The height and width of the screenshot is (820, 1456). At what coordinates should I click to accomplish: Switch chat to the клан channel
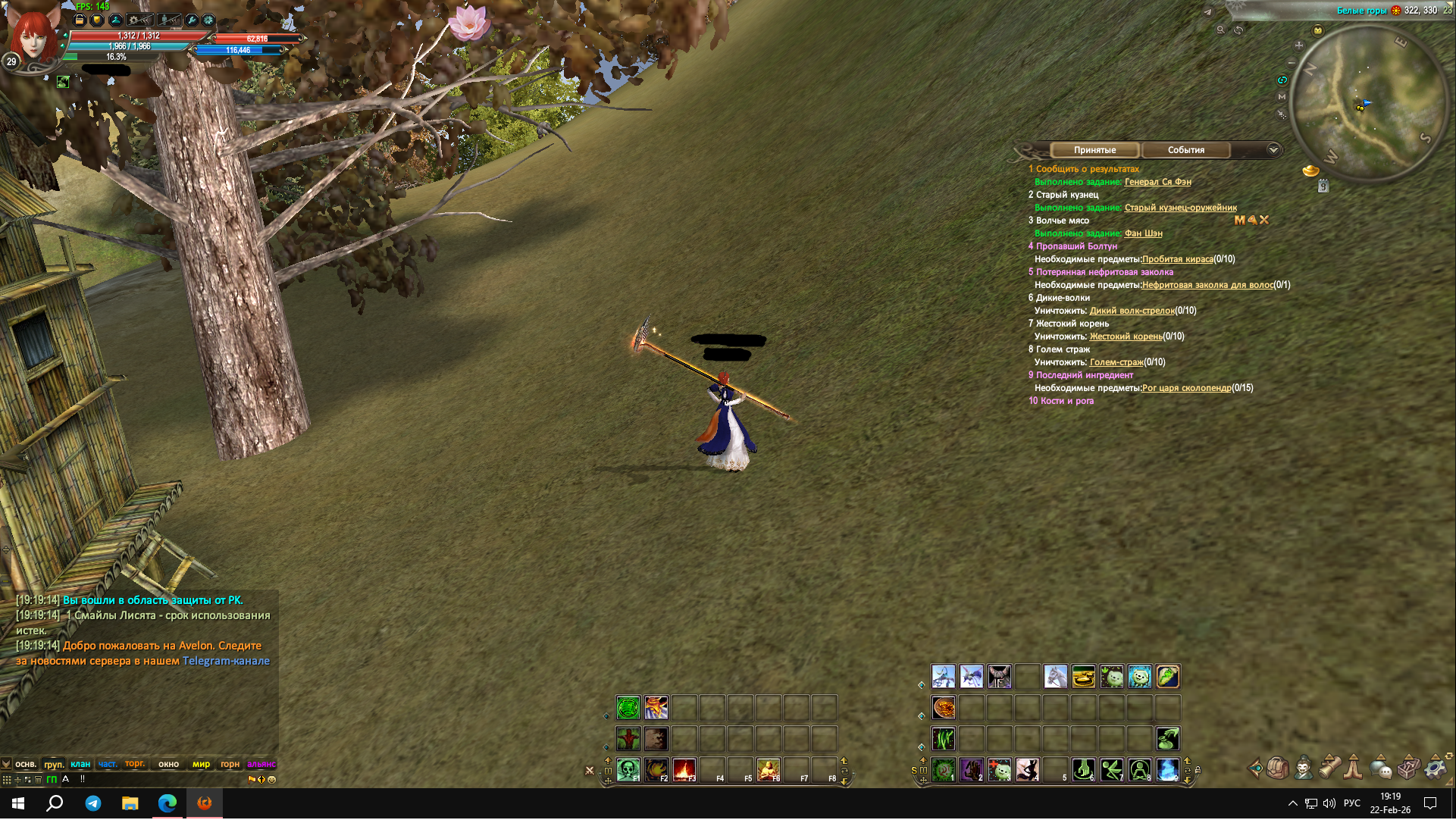(x=80, y=764)
